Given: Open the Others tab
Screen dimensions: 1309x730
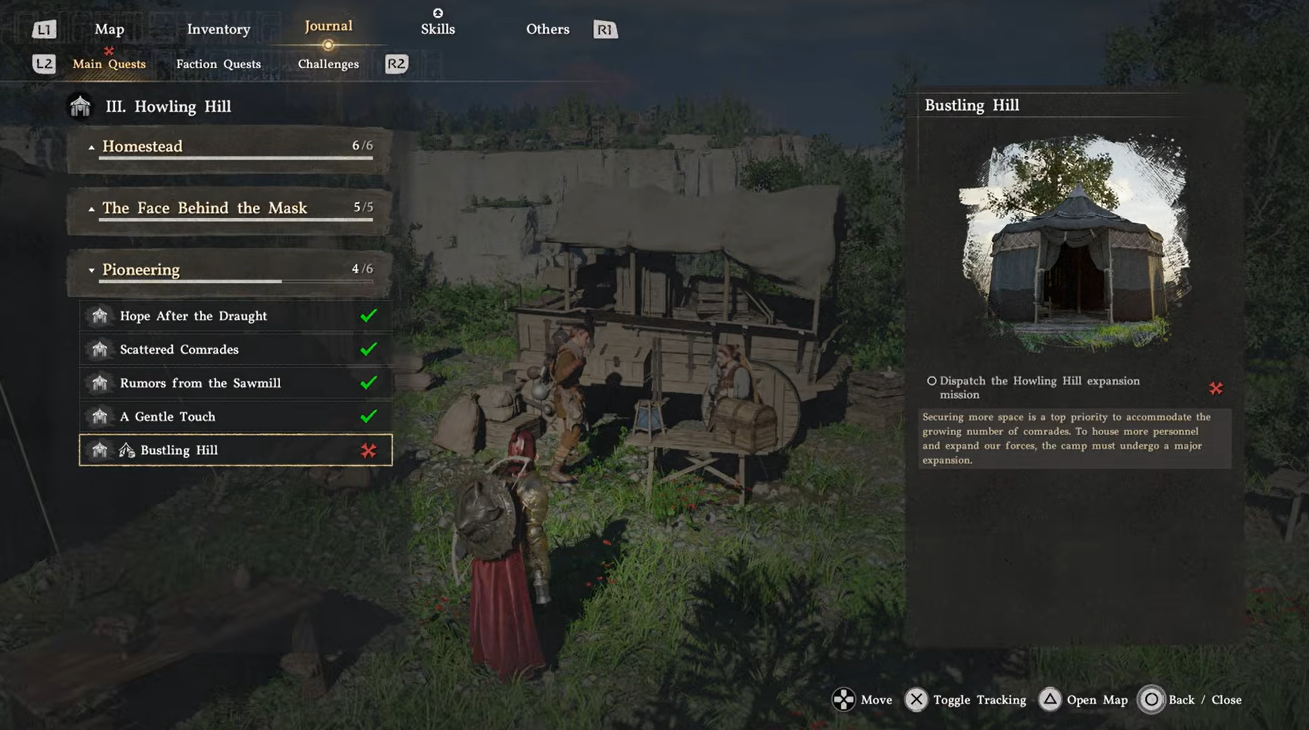Looking at the screenshot, I should click(547, 29).
